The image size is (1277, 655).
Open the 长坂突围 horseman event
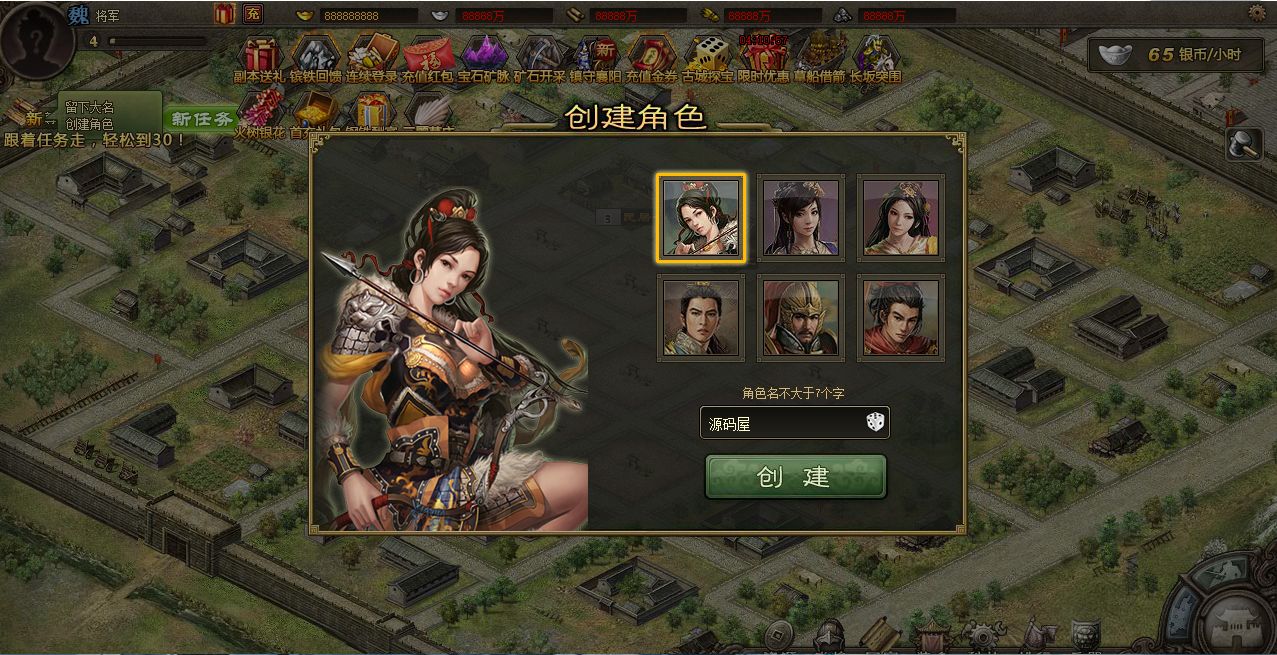click(876, 58)
